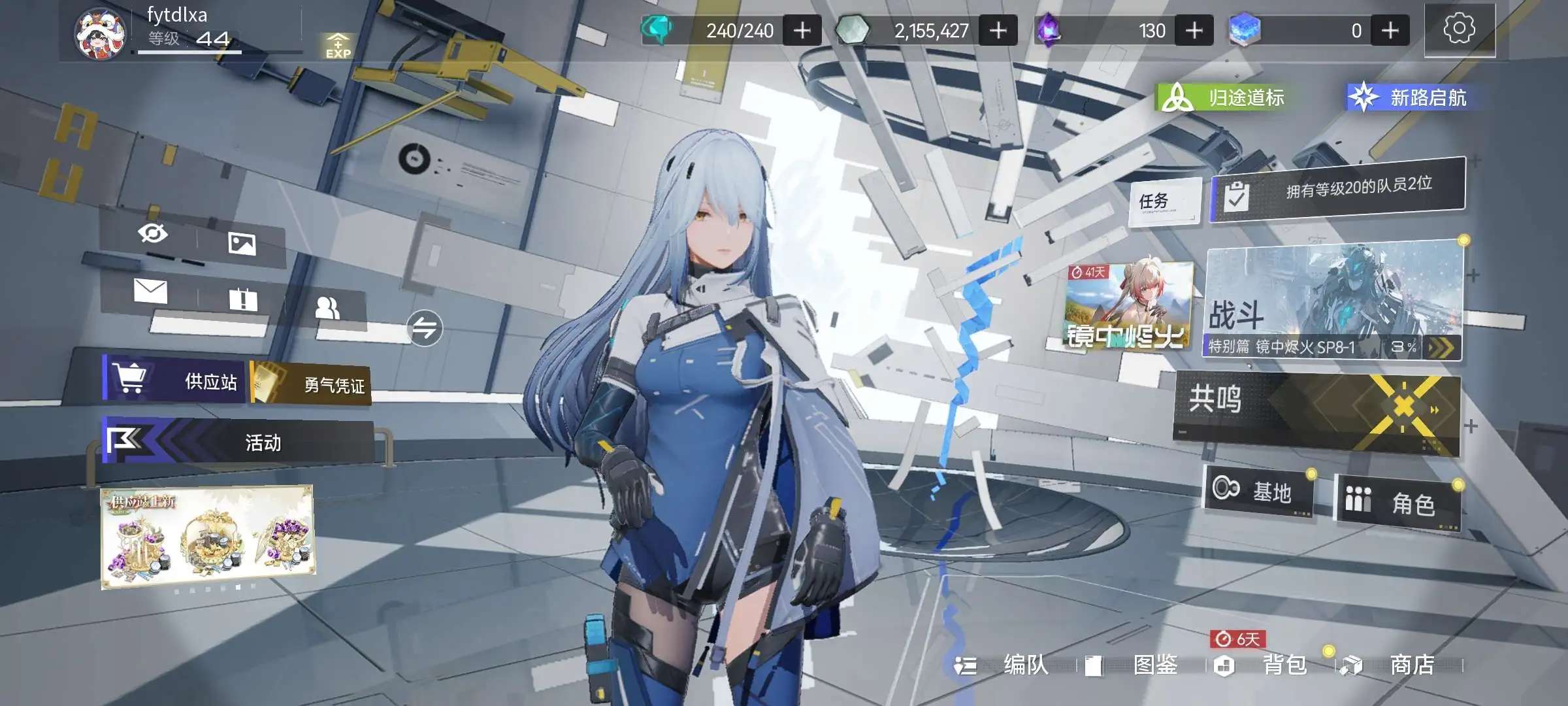The height and width of the screenshot is (706, 1568).
Task: Add stamina with the 240/240 plus button
Action: coord(802,31)
